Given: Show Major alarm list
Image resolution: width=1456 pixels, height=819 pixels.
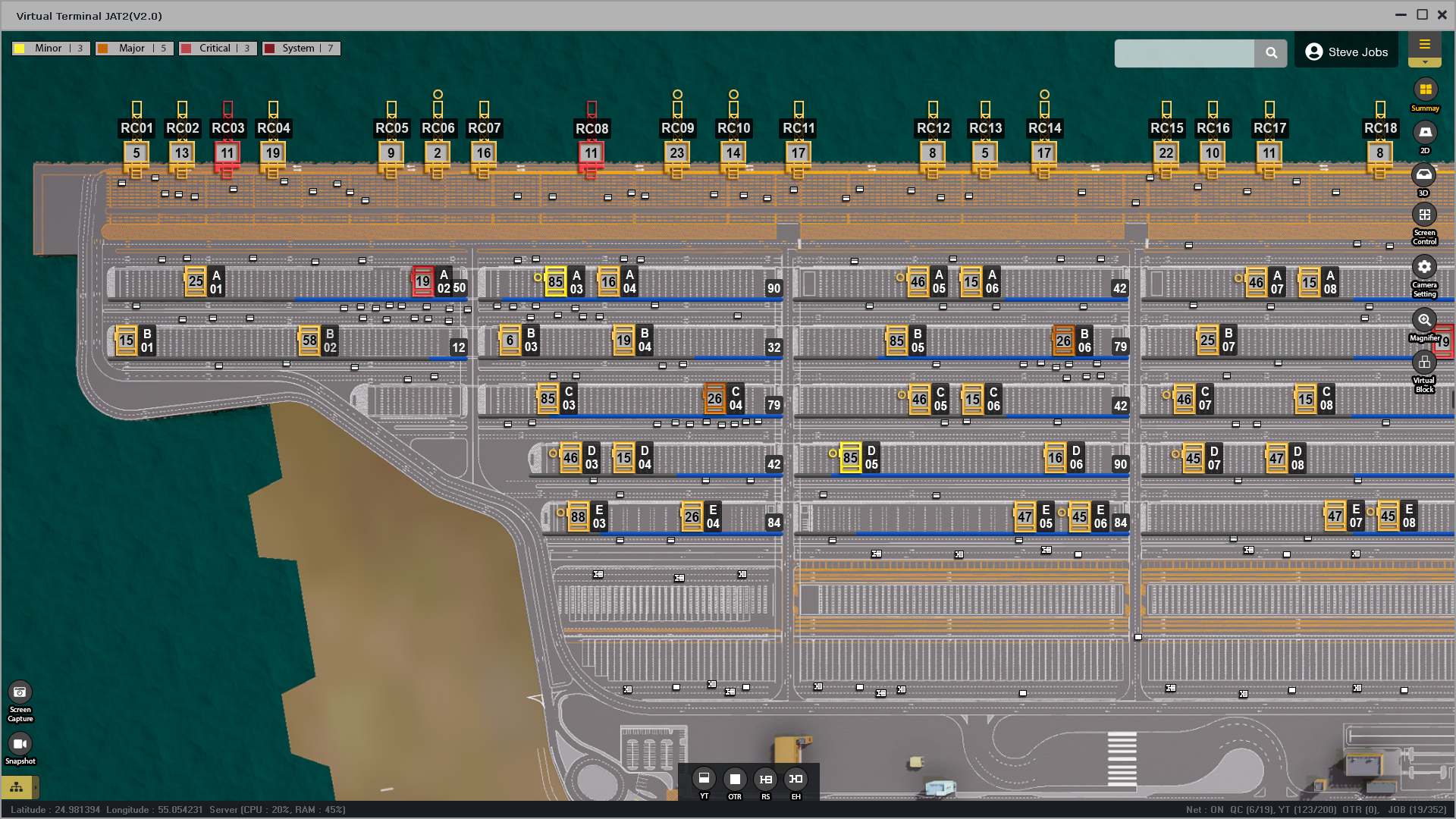Looking at the screenshot, I should [134, 49].
